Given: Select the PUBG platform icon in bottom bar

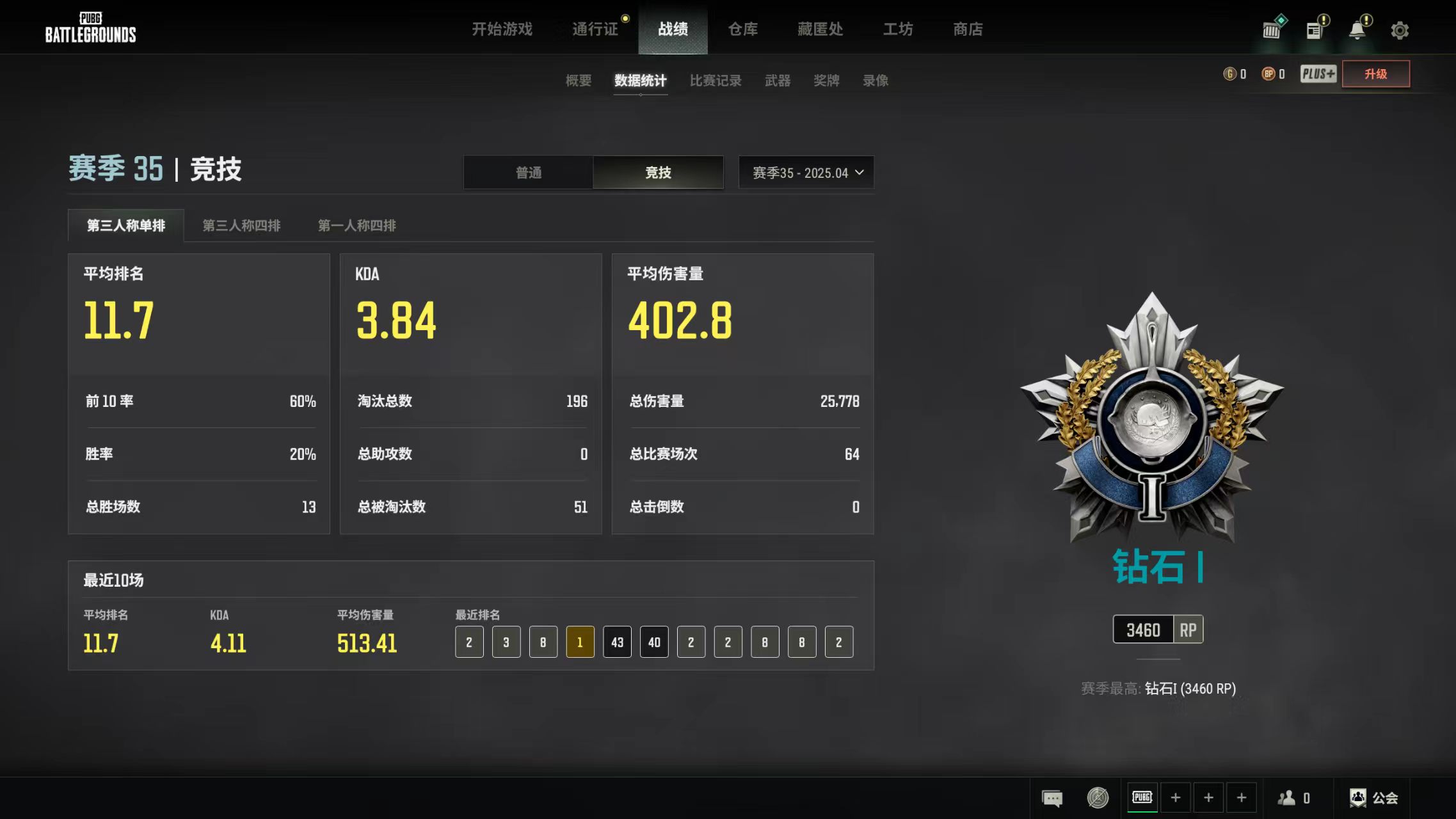Looking at the screenshot, I should (1142, 797).
